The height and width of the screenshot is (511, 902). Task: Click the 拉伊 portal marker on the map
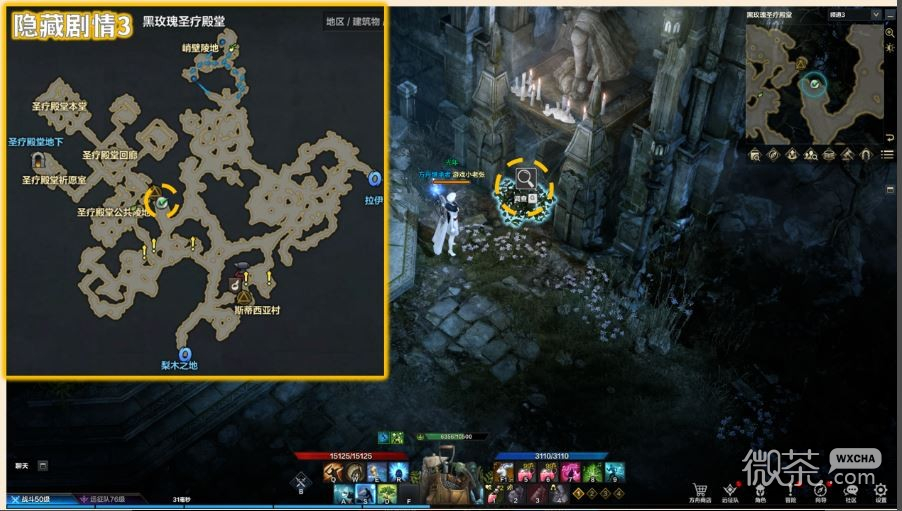[x=375, y=179]
